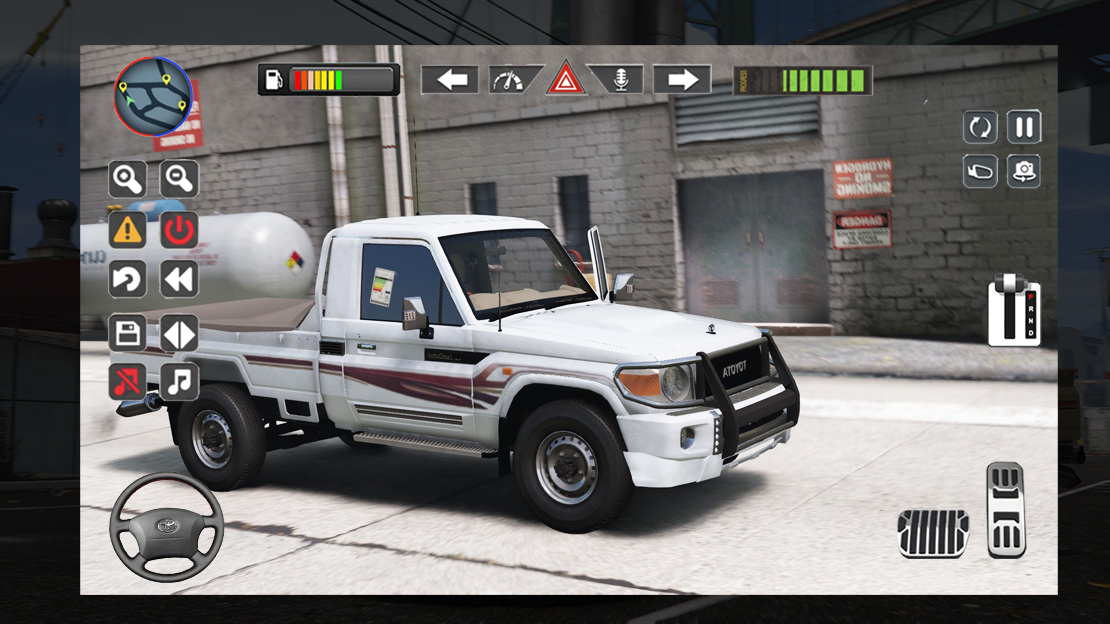Pause the game
This screenshot has height=624, width=1110.
click(1024, 127)
